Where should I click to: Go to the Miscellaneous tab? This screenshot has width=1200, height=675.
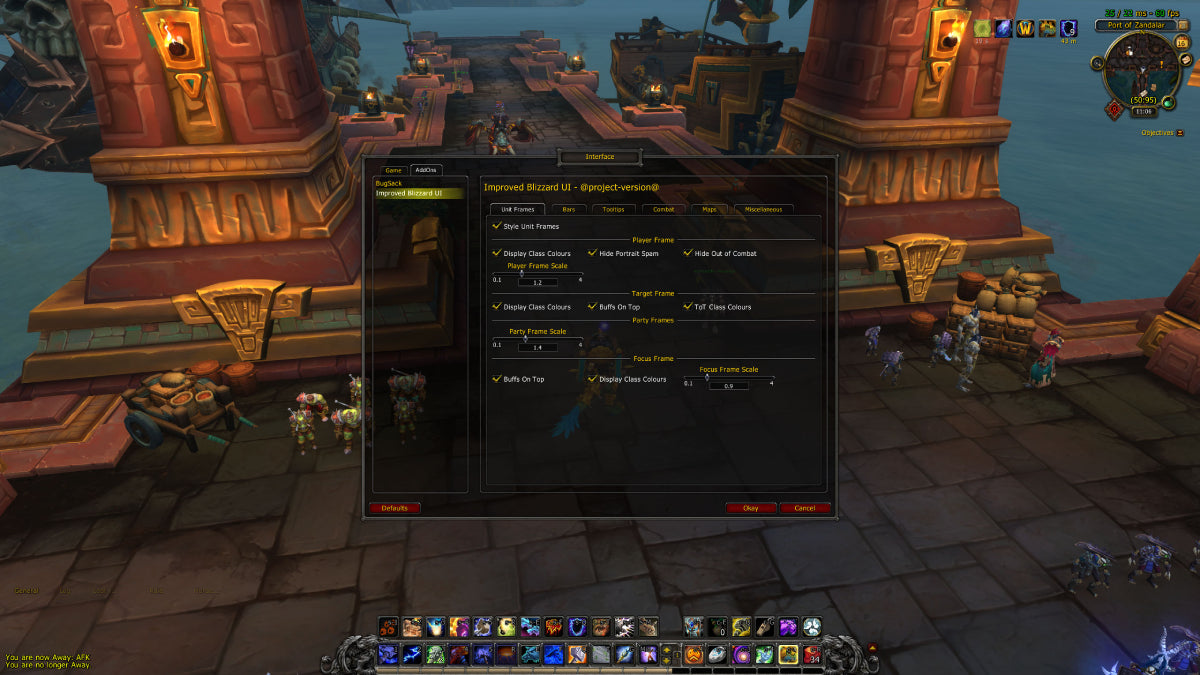pos(764,209)
